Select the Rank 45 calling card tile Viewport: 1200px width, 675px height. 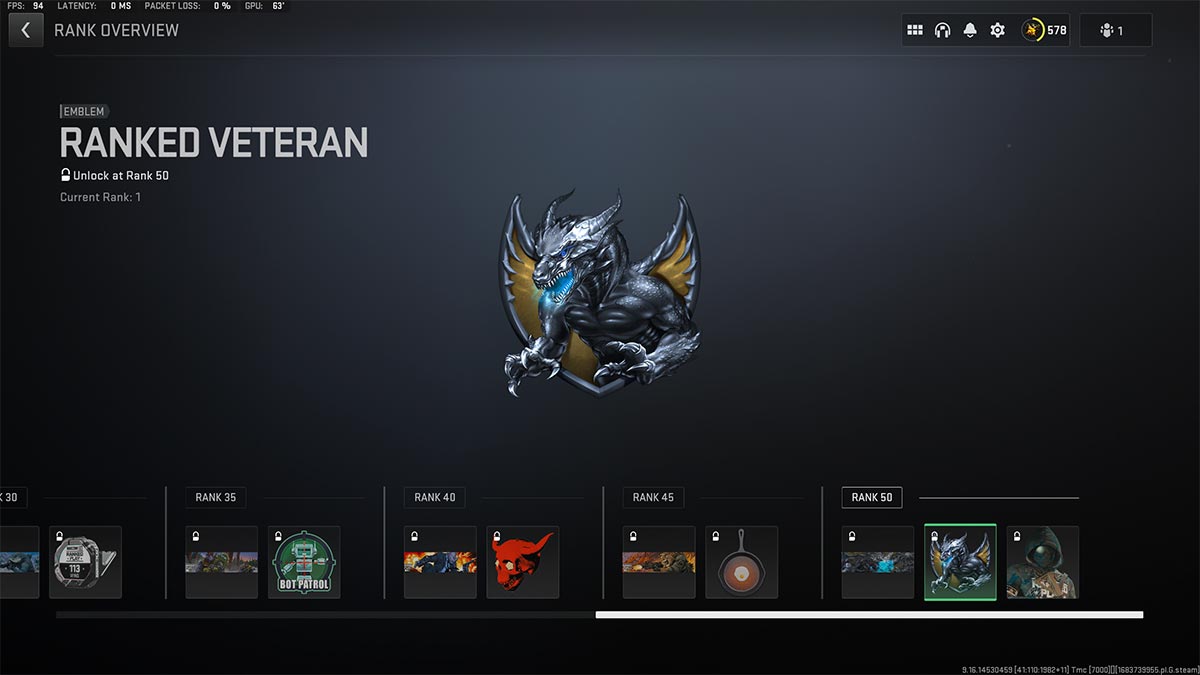(659, 562)
